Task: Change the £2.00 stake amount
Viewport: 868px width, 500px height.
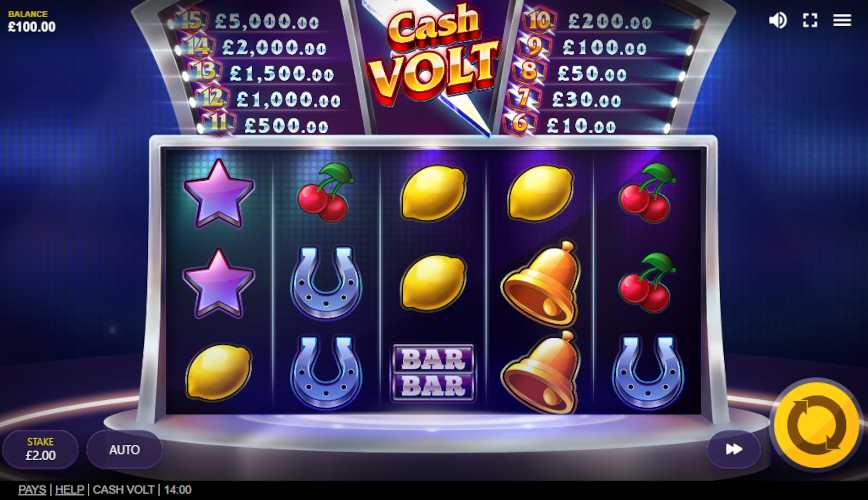Action: (x=40, y=450)
